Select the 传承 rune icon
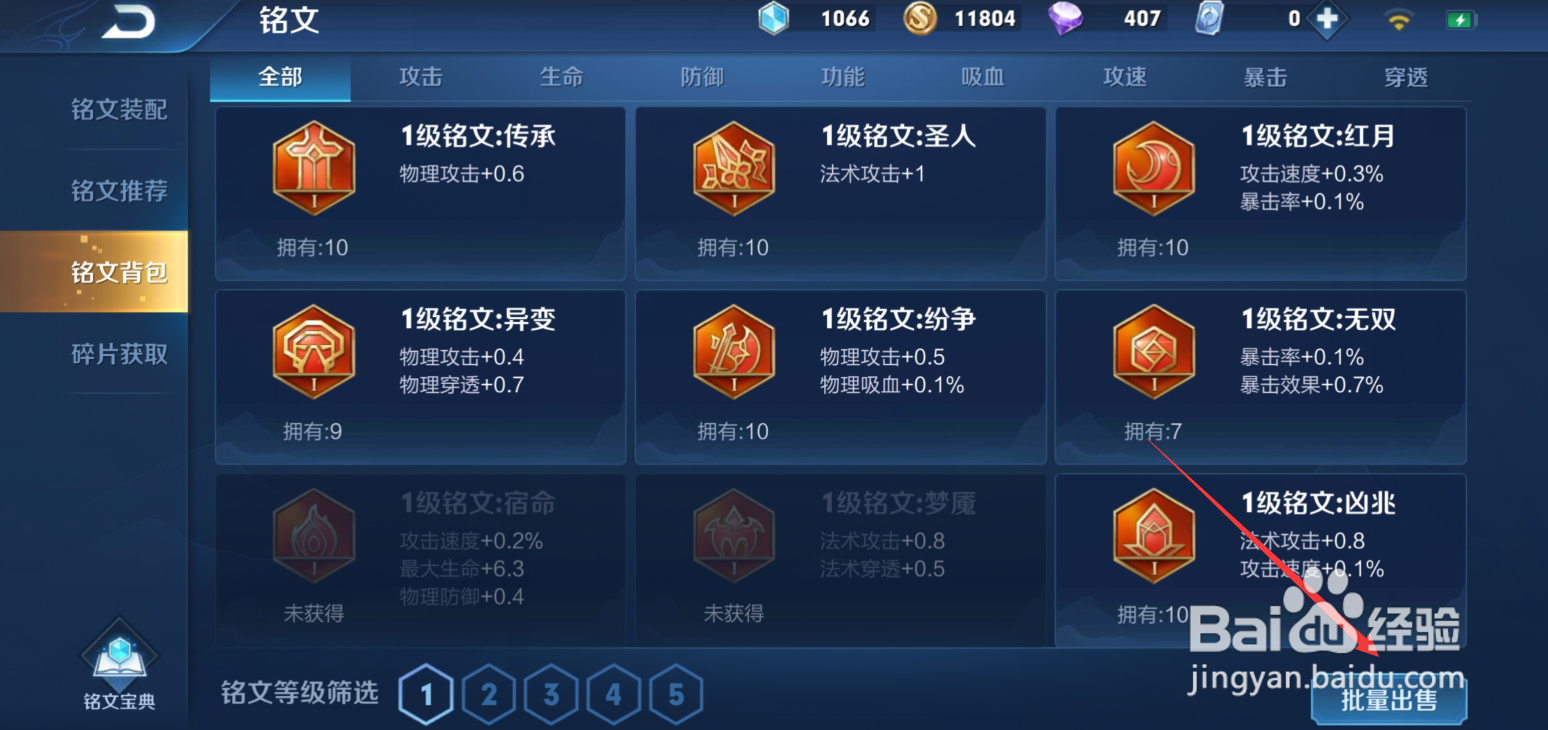1548x730 pixels. pos(313,167)
